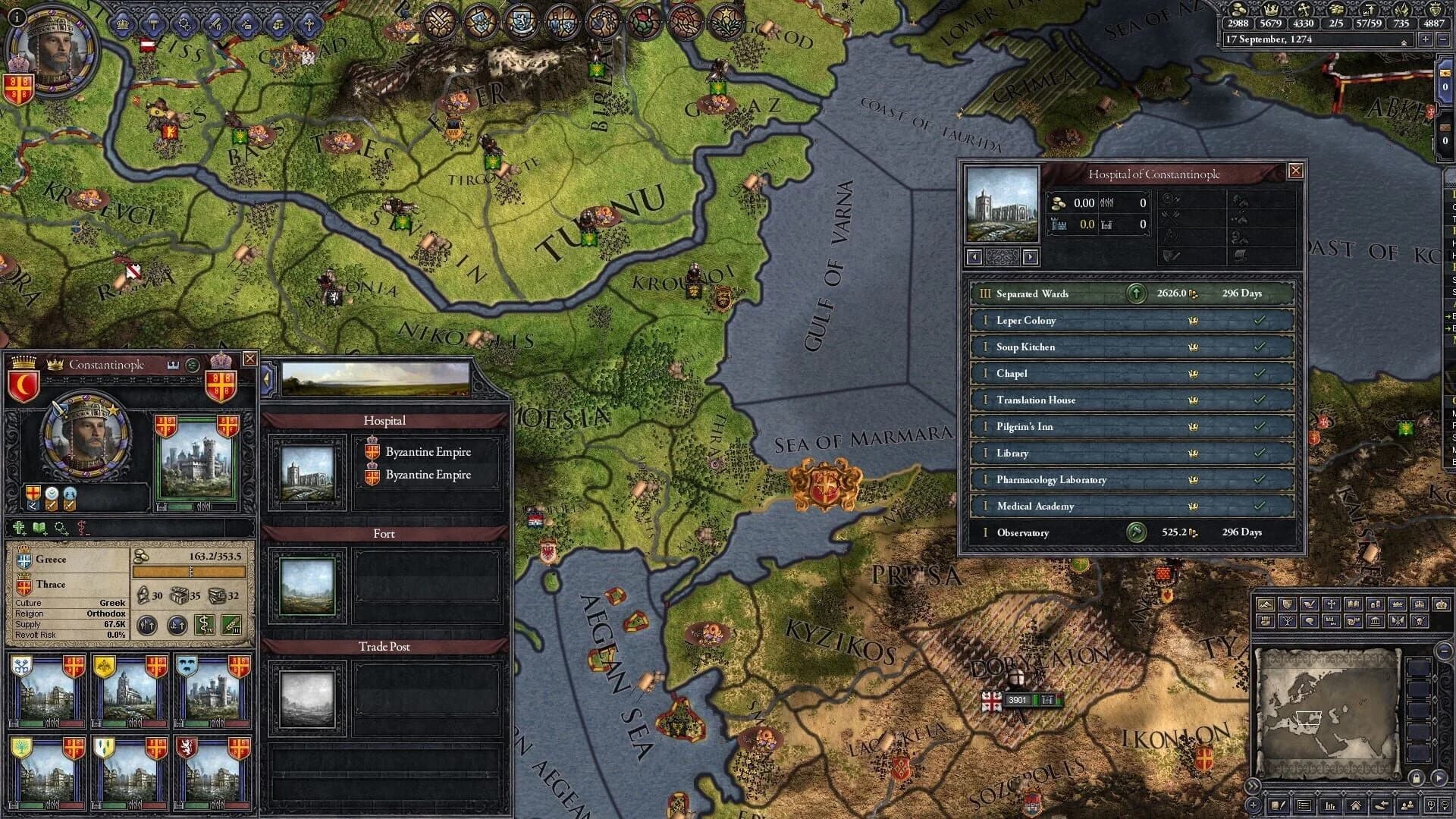Select the terrain map mode icon
The height and width of the screenshot is (819, 1456).
point(1266,604)
